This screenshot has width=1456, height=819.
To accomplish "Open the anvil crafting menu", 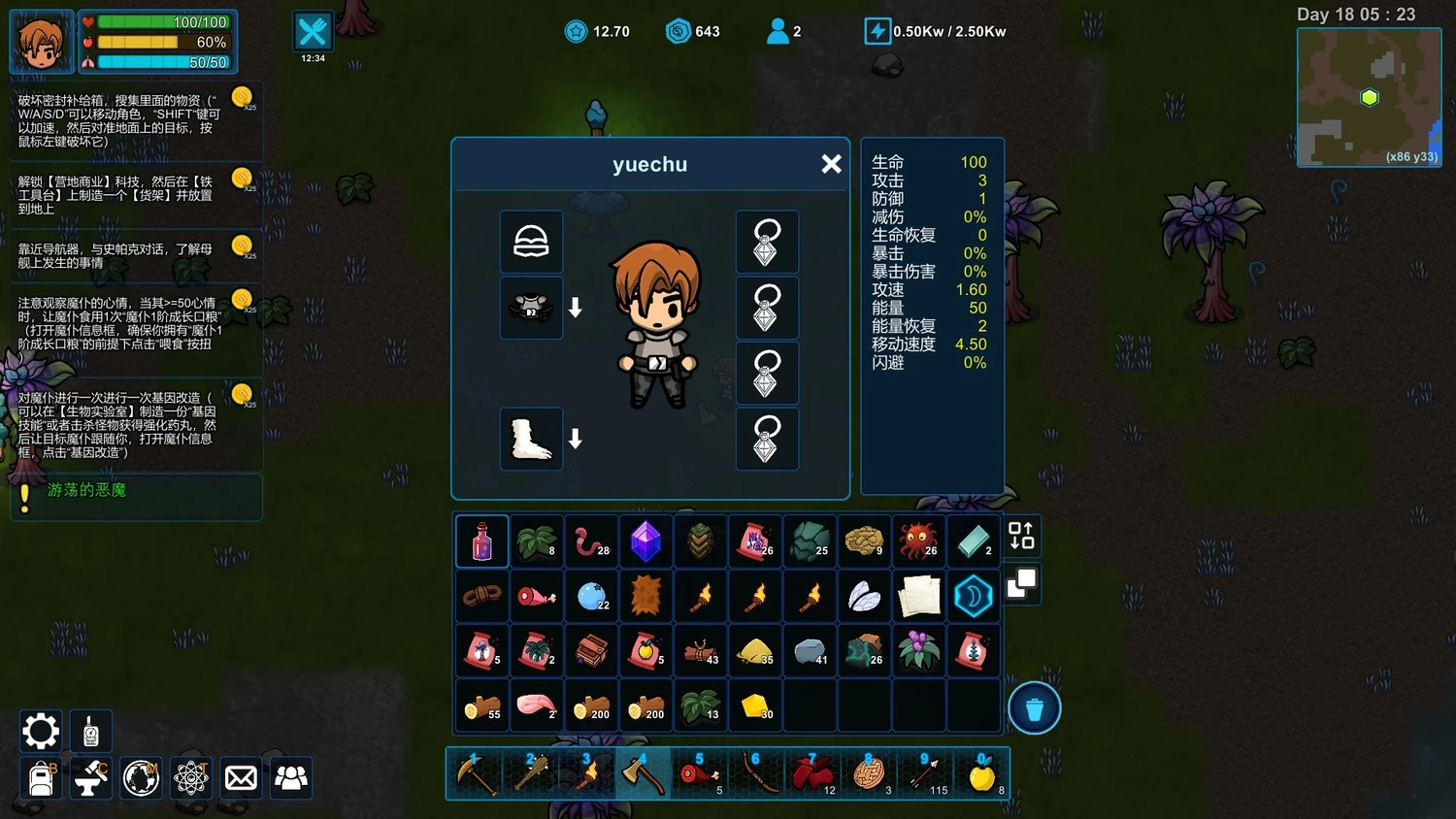I will [x=90, y=778].
